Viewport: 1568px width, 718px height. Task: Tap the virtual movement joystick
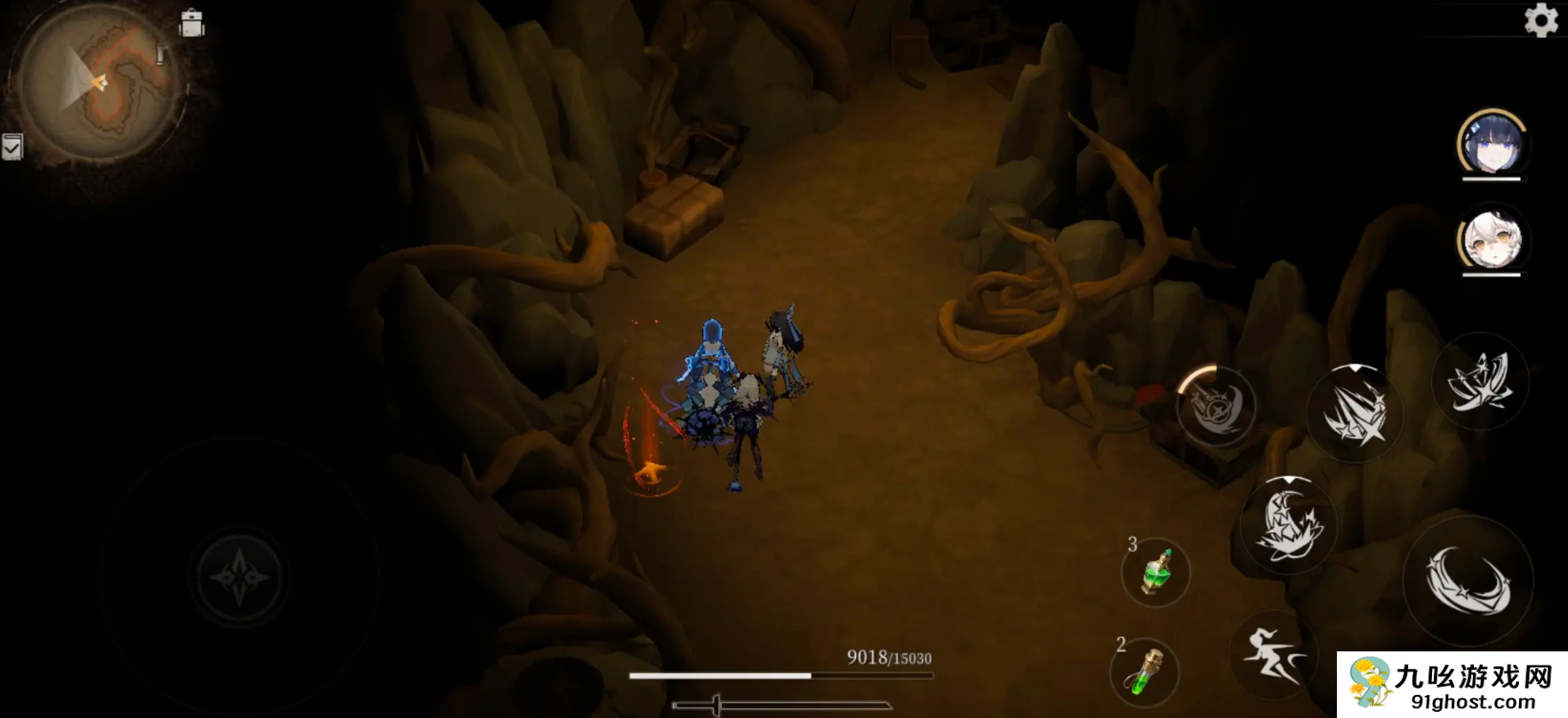(239, 578)
